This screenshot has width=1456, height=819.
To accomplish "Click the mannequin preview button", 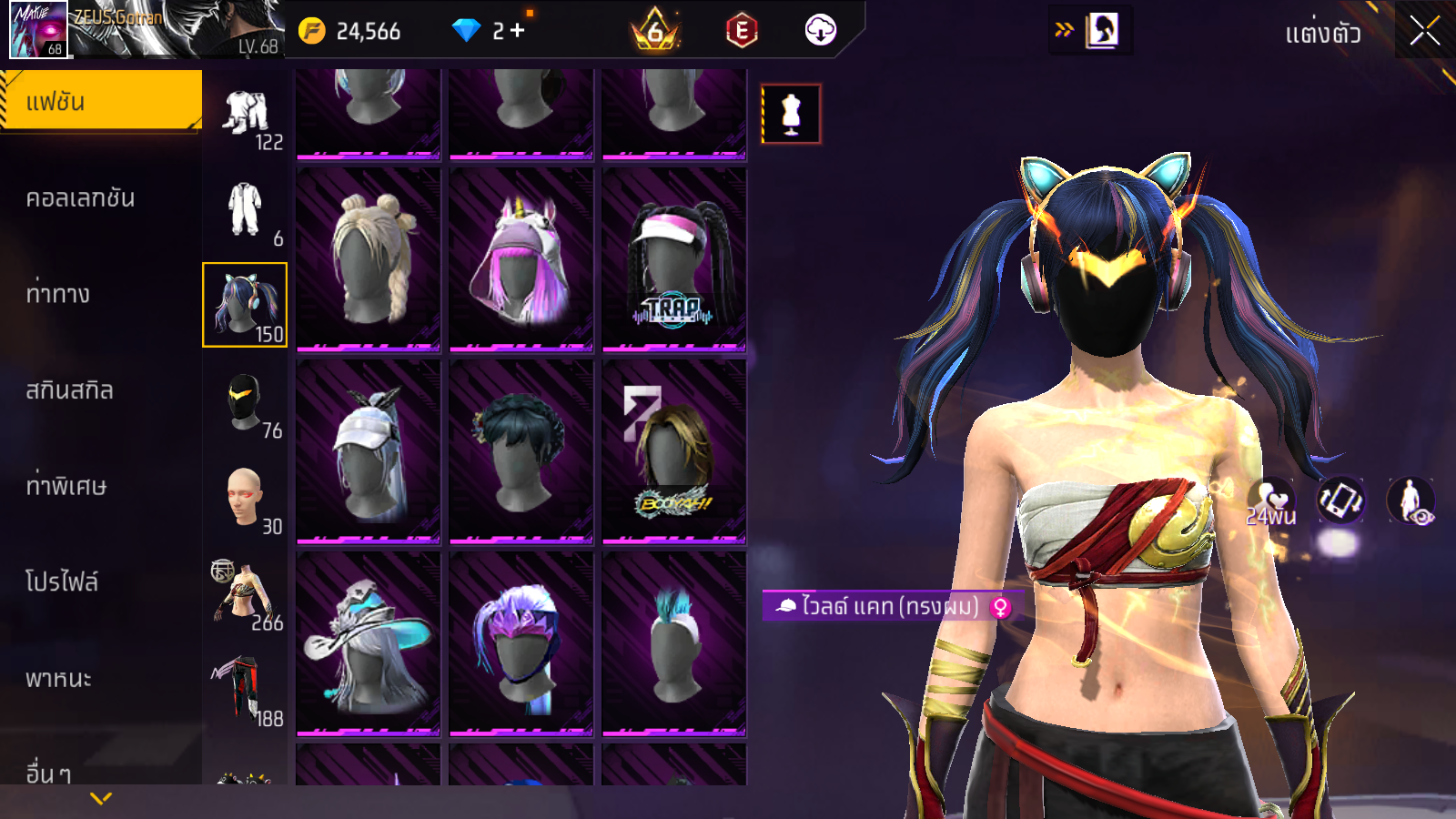I will [791, 114].
